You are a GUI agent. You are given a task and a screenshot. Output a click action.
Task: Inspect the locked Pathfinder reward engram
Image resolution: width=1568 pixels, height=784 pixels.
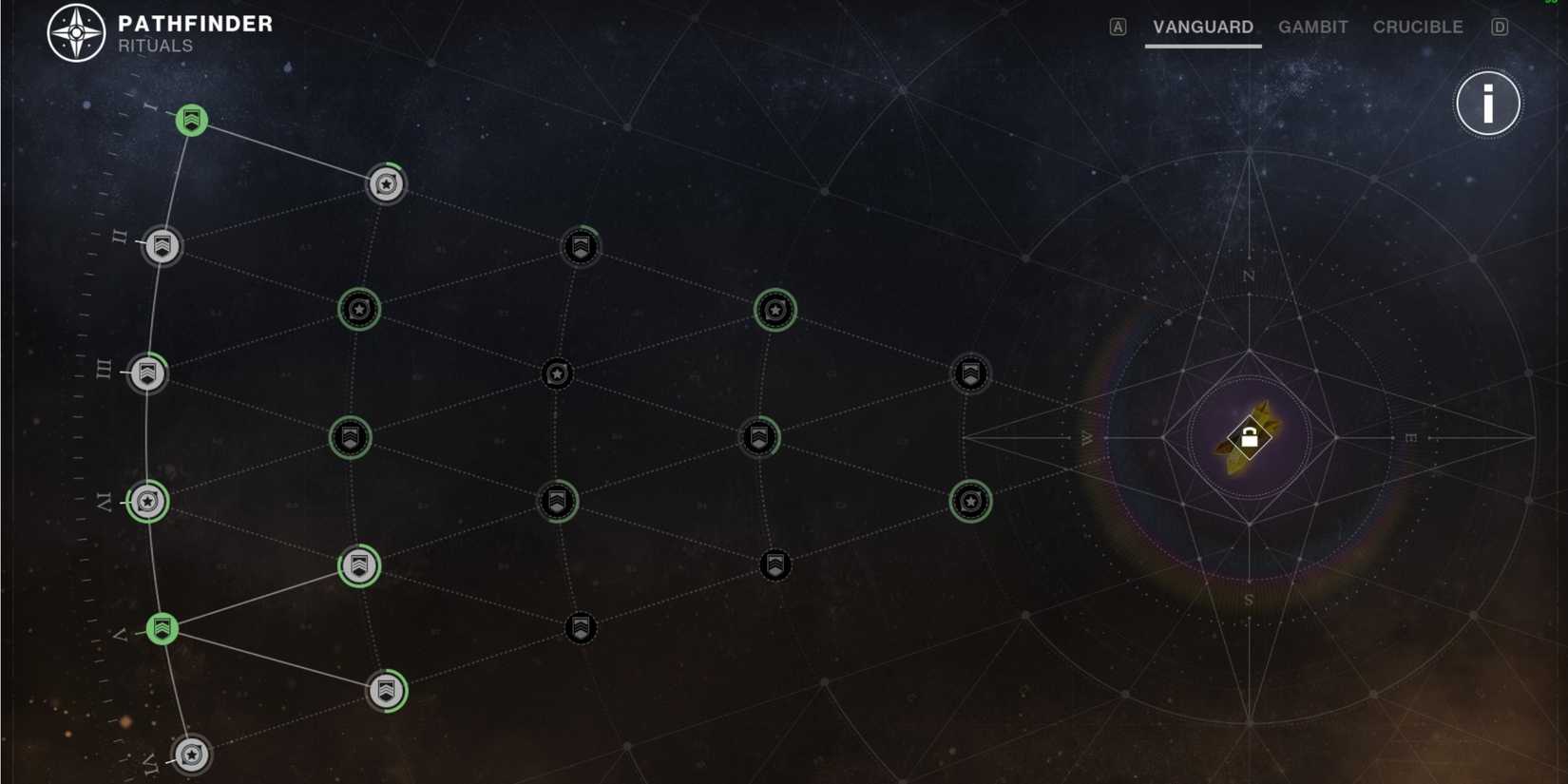tap(1248, 437)
